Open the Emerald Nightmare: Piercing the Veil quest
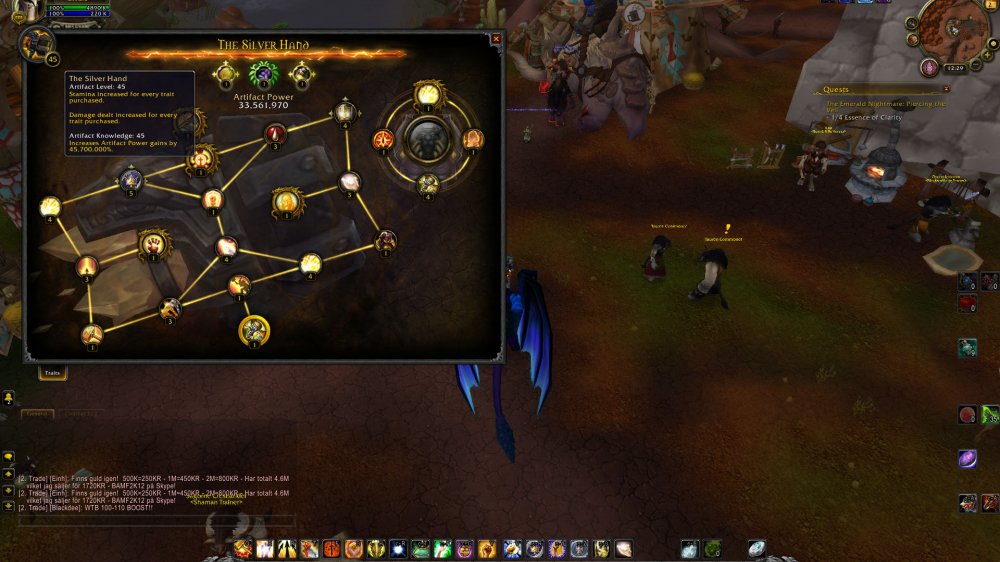The image size is (1000, 562). [x=885, y=104]
